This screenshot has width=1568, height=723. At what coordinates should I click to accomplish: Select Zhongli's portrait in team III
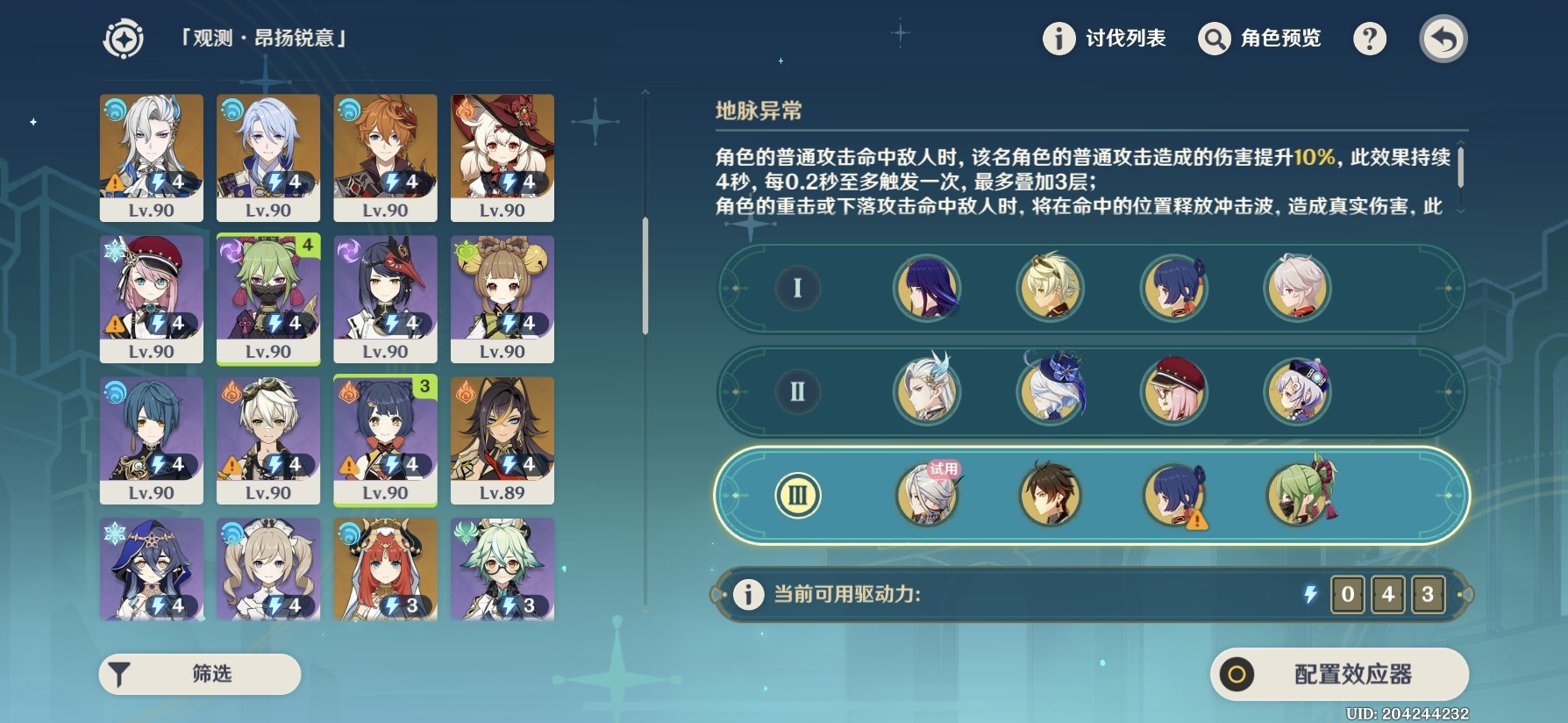(1051, 495)
